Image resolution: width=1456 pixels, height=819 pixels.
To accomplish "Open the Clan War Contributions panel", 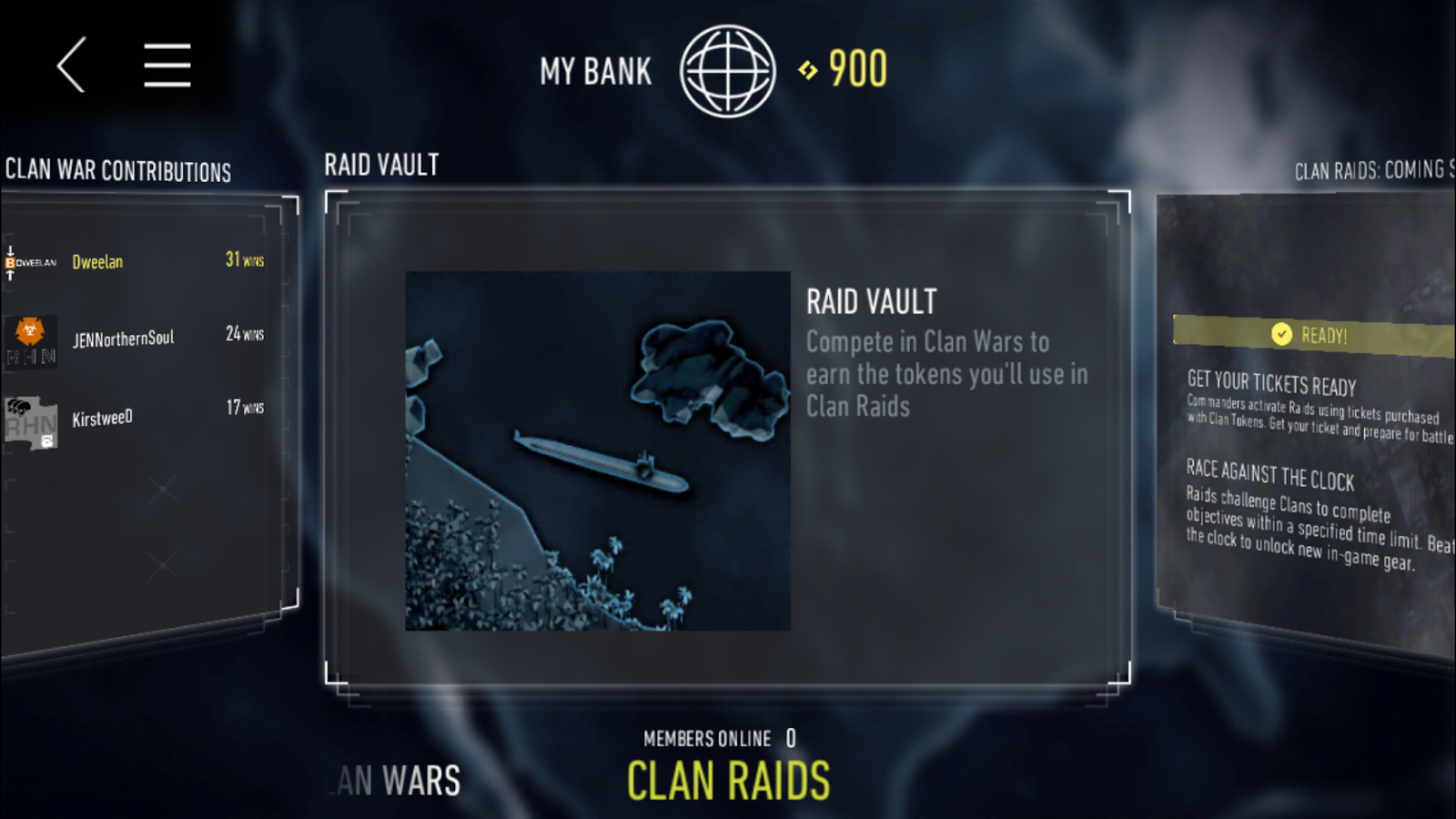I will (x=118, y=171).
